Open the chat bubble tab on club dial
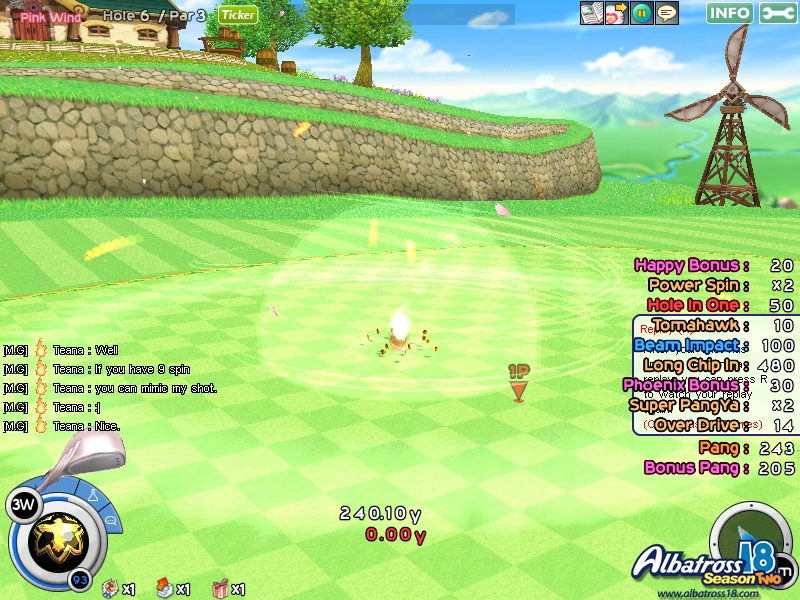 point(110,519)
